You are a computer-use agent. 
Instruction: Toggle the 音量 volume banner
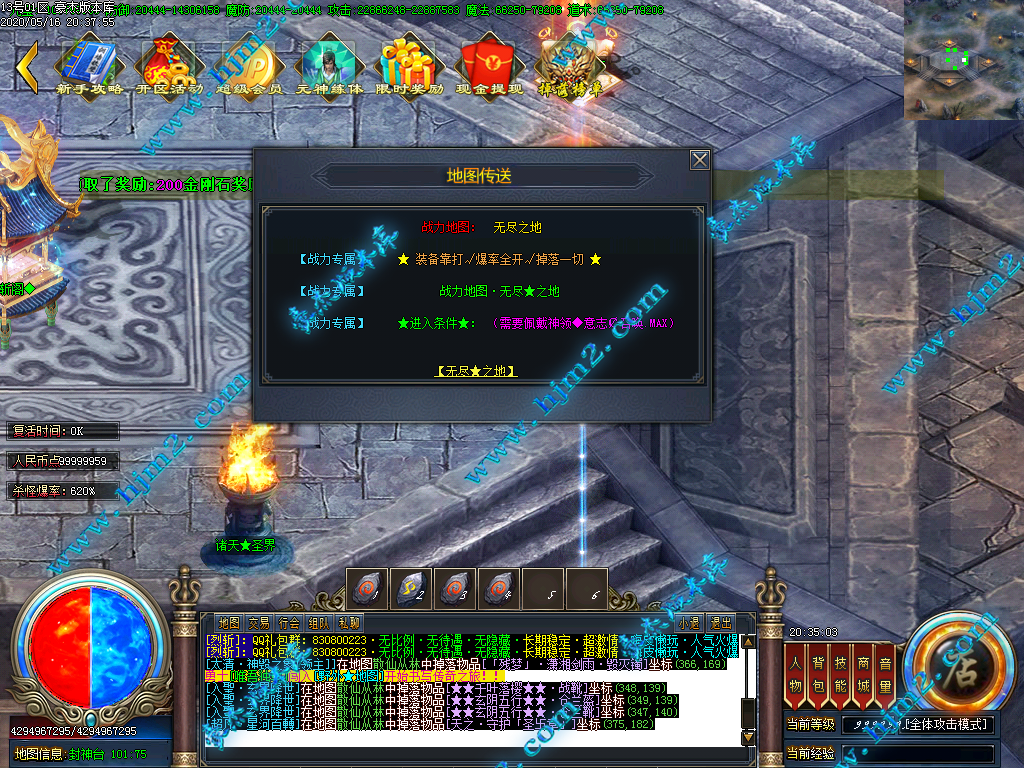pos(885,672)
